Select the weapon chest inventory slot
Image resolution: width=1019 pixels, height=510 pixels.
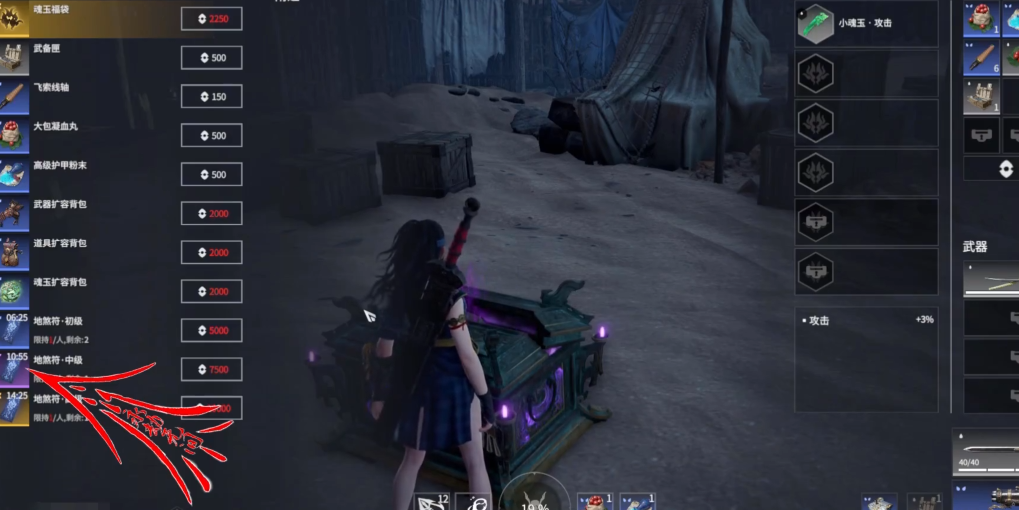pos(981,96)
